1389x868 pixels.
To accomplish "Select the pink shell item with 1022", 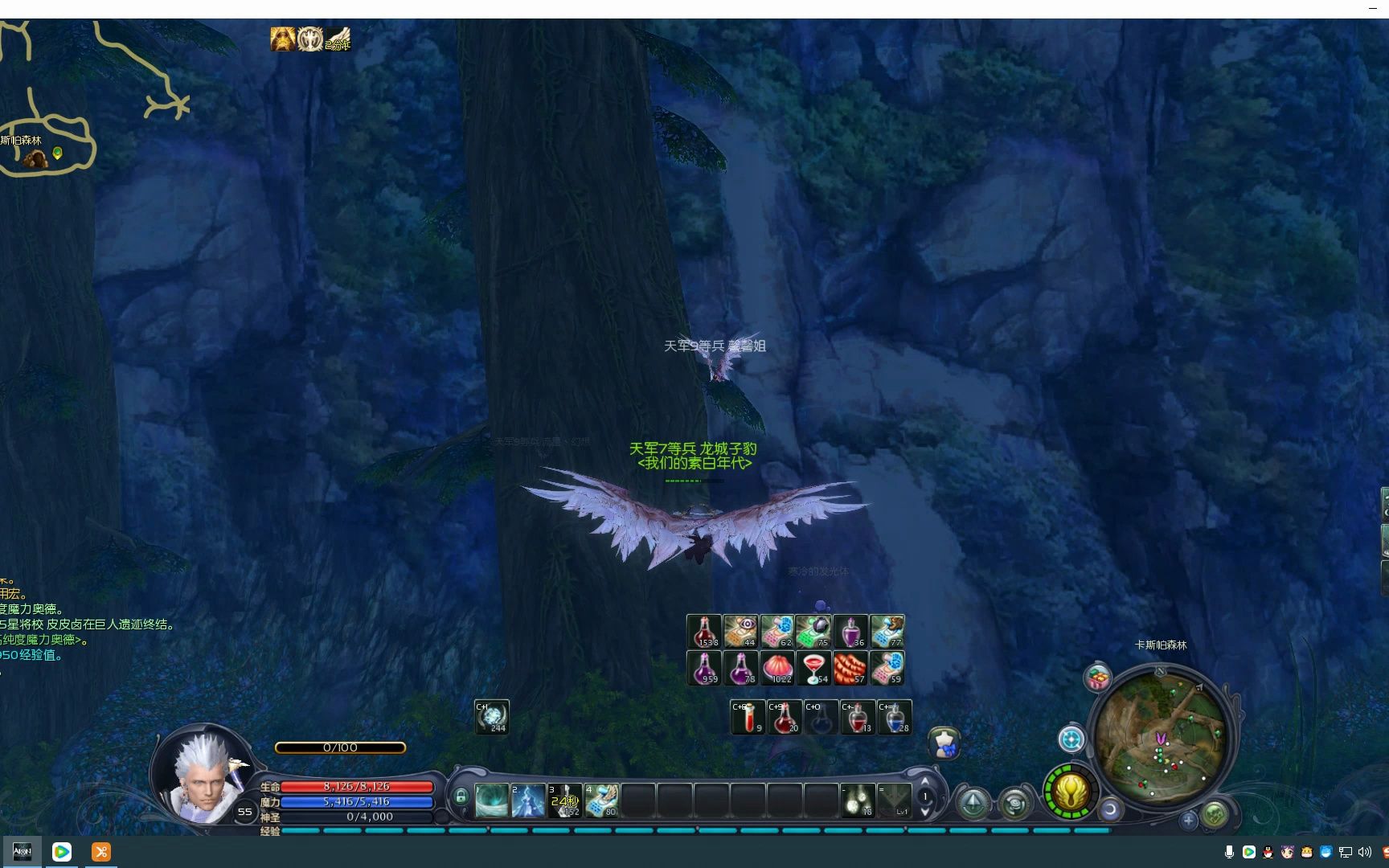I will 777,669.
